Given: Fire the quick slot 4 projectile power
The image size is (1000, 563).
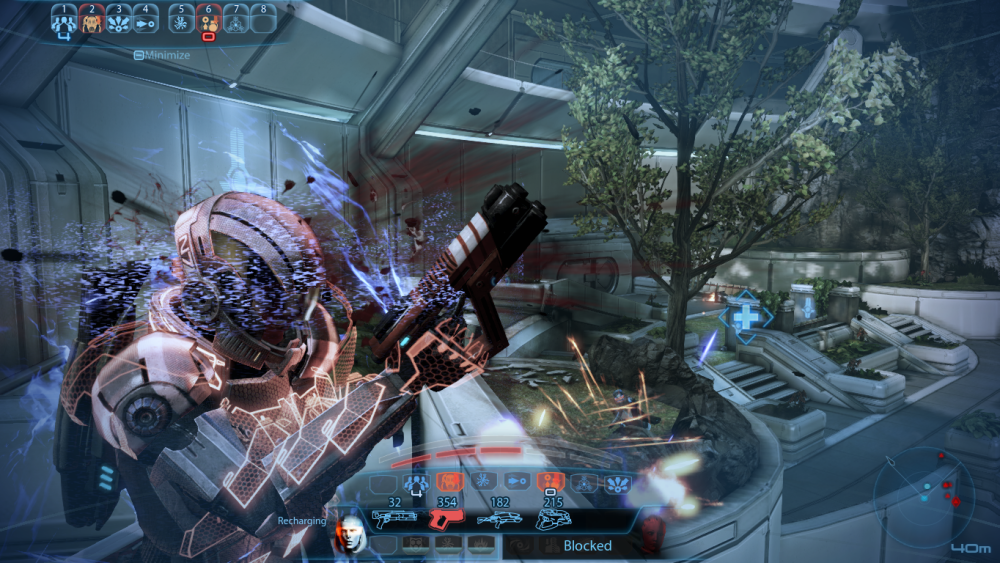Looking at the screenshot, I should (147, 19).
